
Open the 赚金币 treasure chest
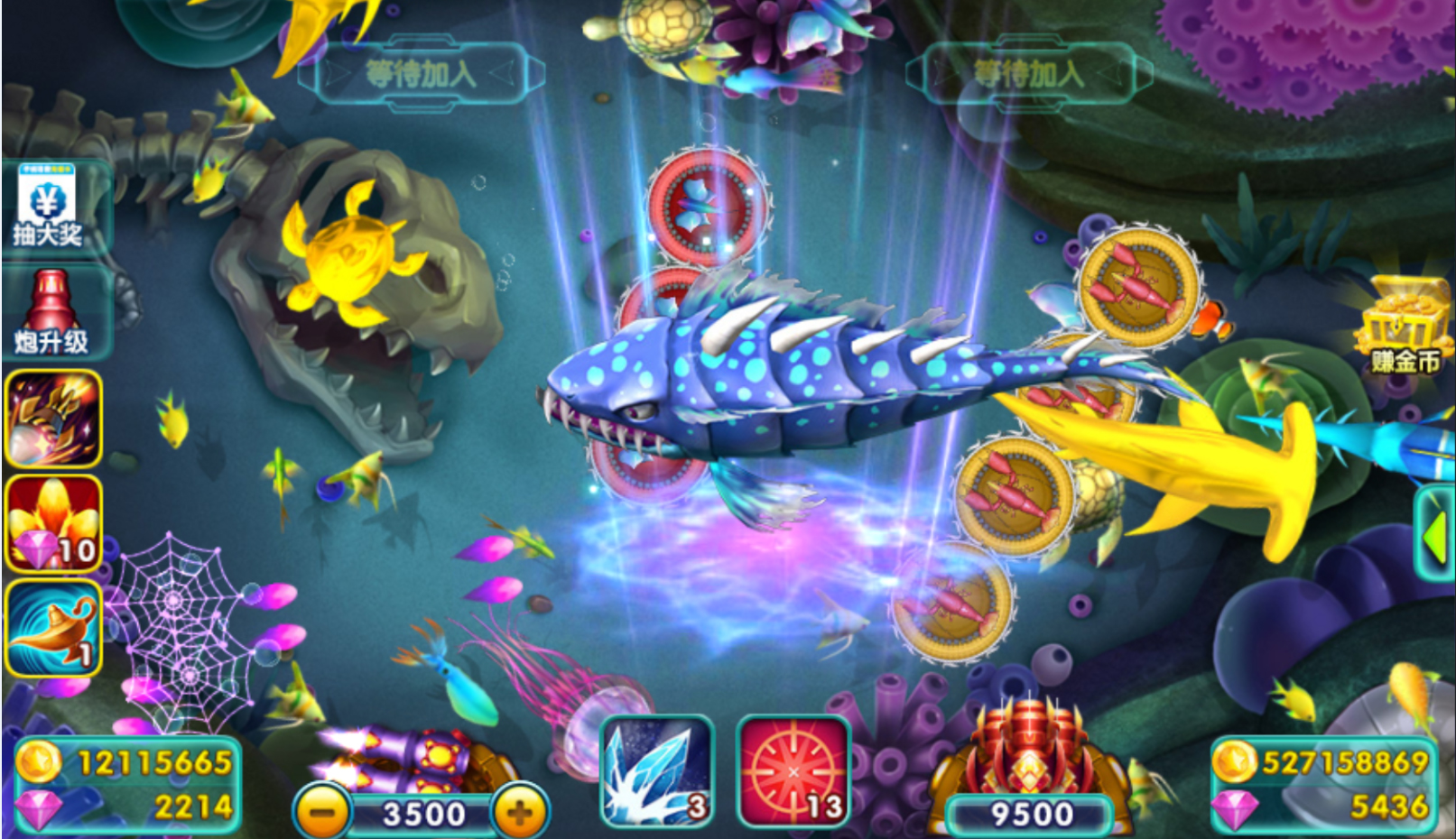(1402, 327)
